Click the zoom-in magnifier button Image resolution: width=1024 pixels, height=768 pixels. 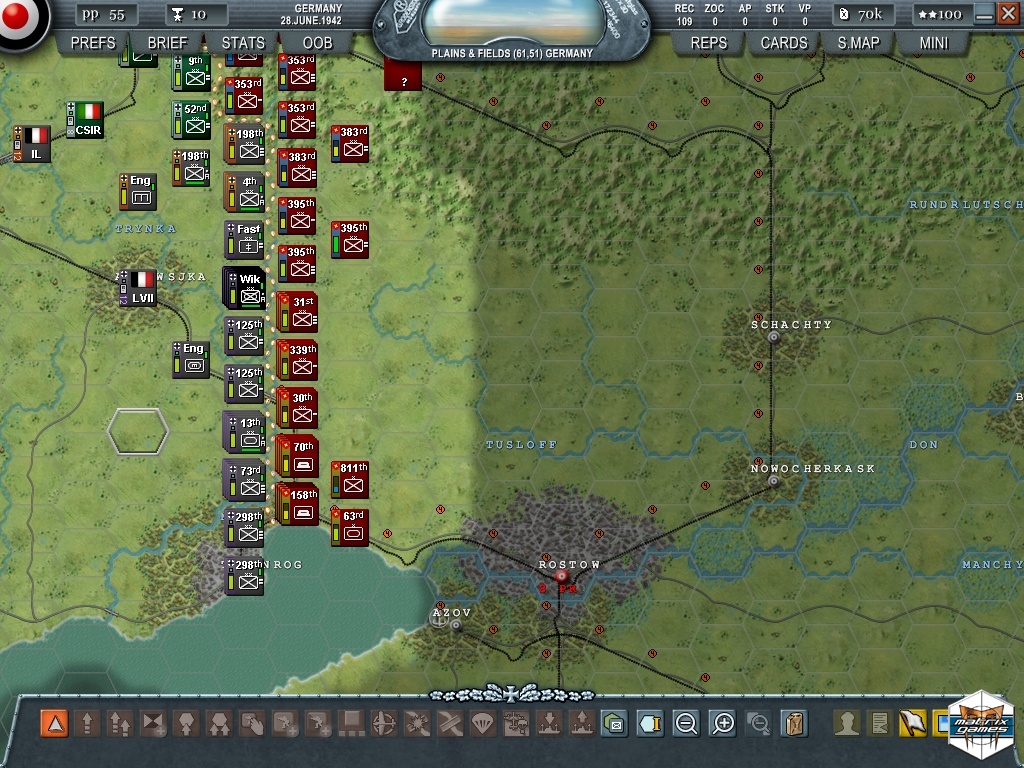click(x=722, y=723)
